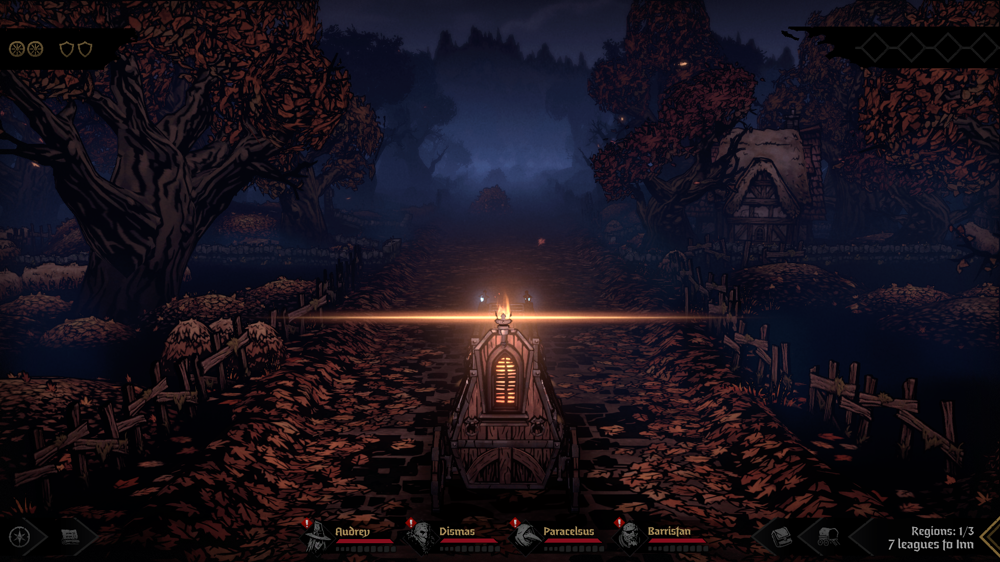Open the inventory satchel icon
1000x562 pixels.
point(781,537)
